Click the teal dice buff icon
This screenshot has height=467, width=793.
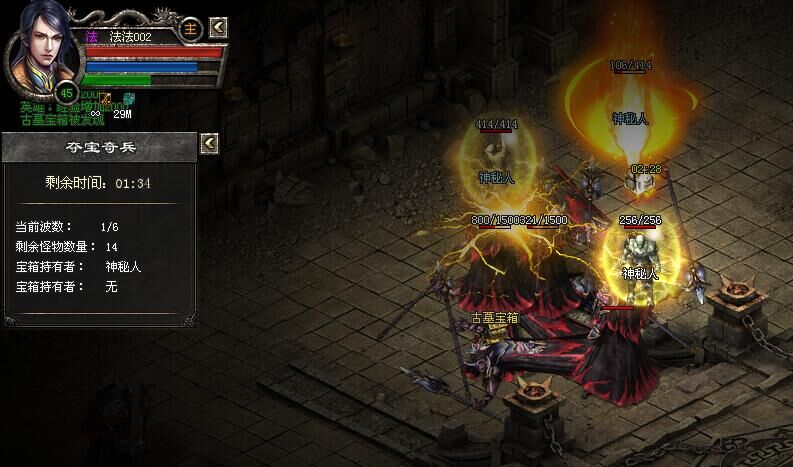click(x=128, y=97)
